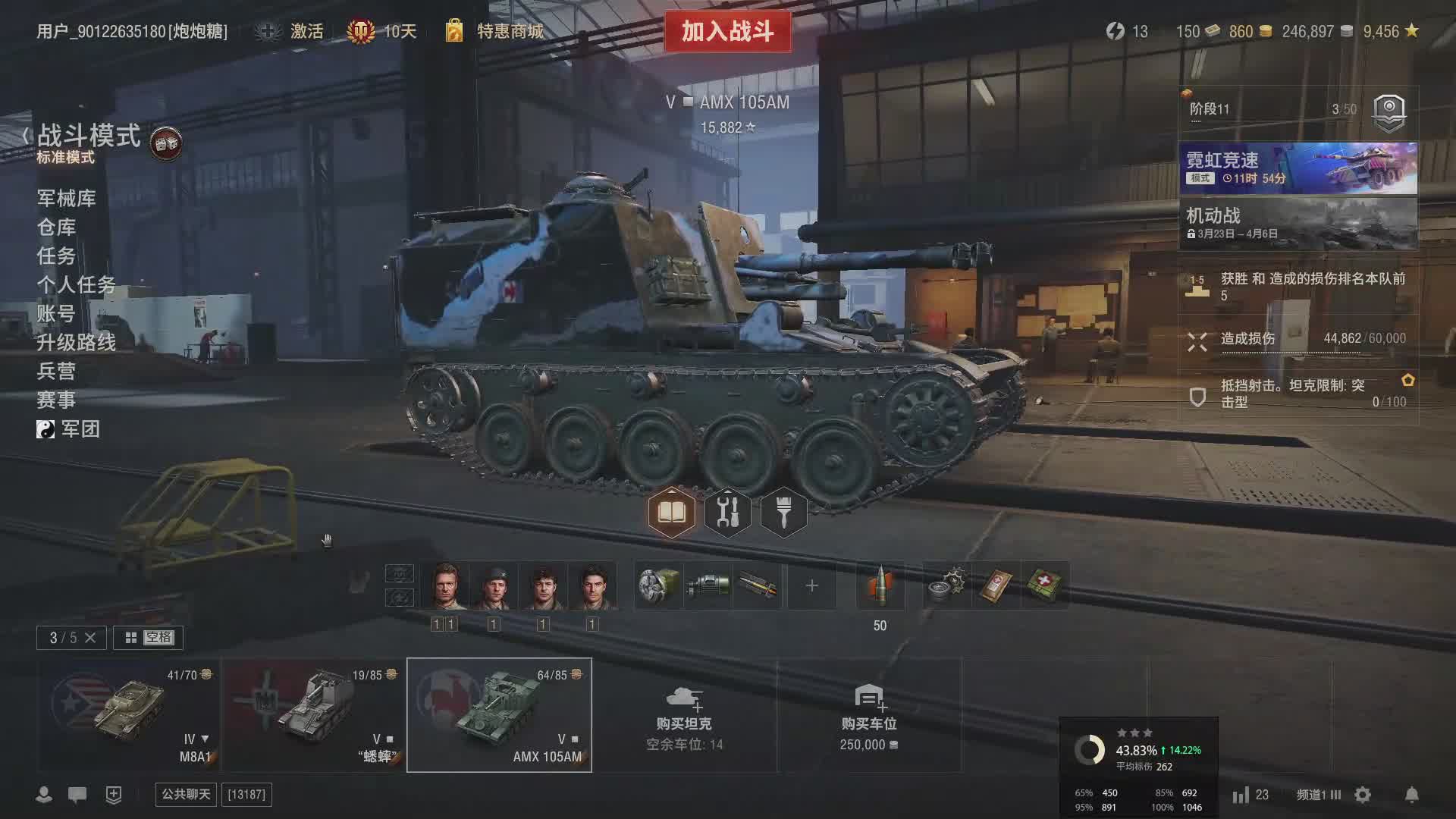Open the 任务 missions page
Viewport: 1456px width, 819px height.
click(x=56, y=256)
